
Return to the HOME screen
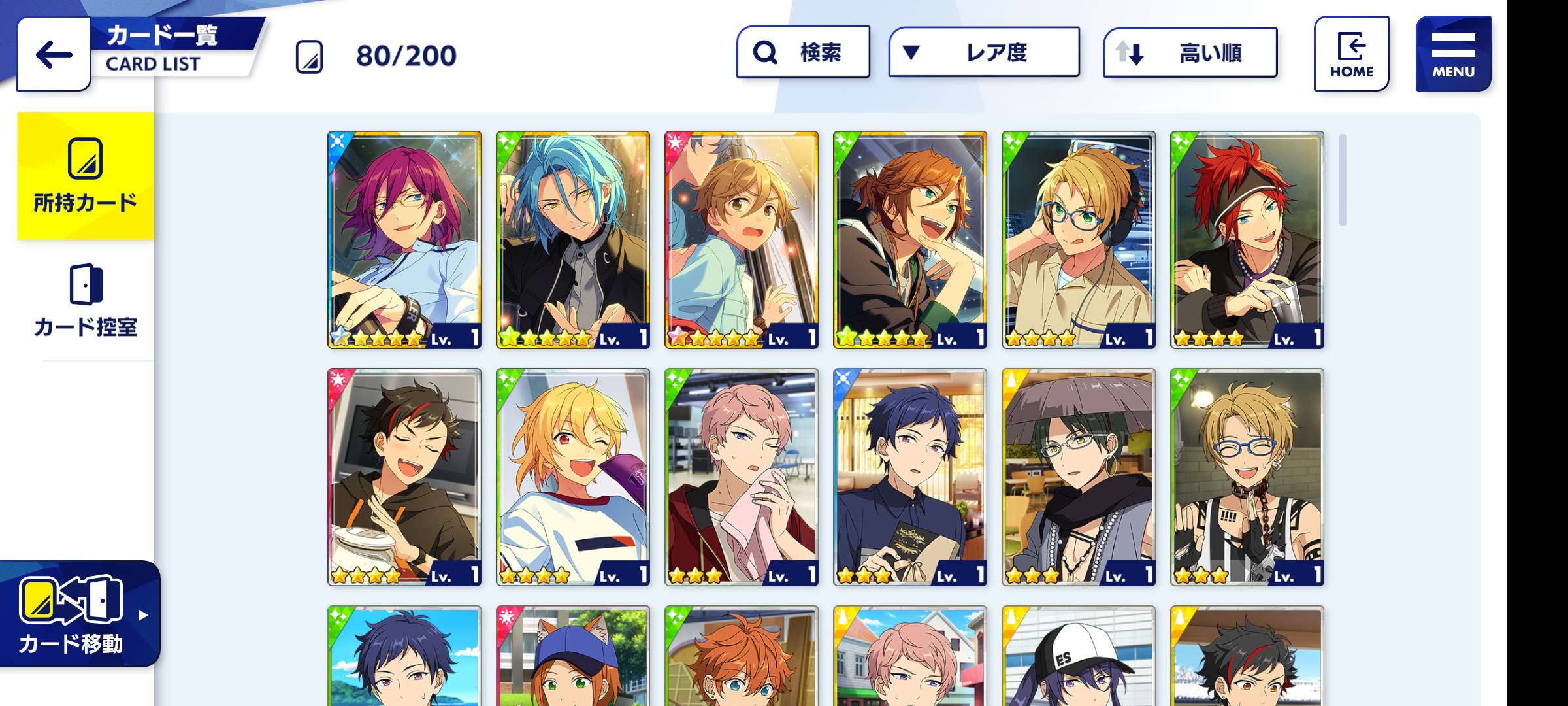point(1351,54)
